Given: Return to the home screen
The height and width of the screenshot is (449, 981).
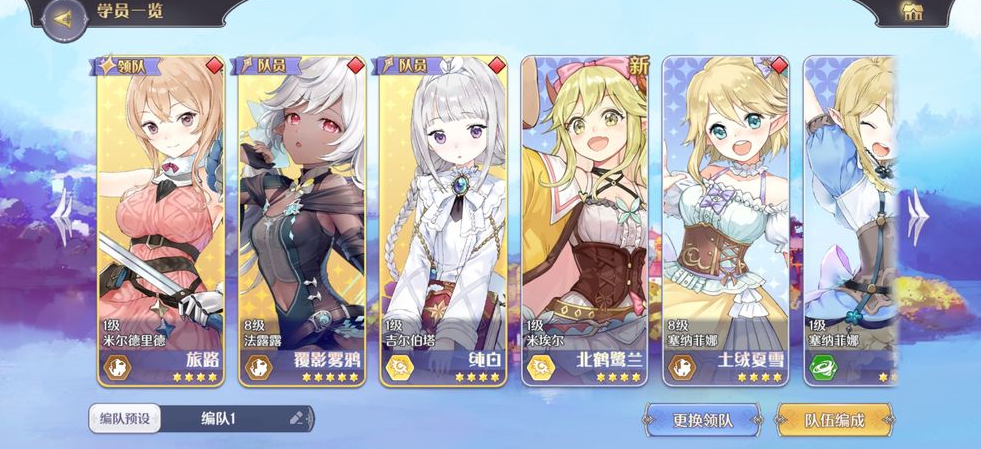Looking at the screenshot, I should pos(911,13).
